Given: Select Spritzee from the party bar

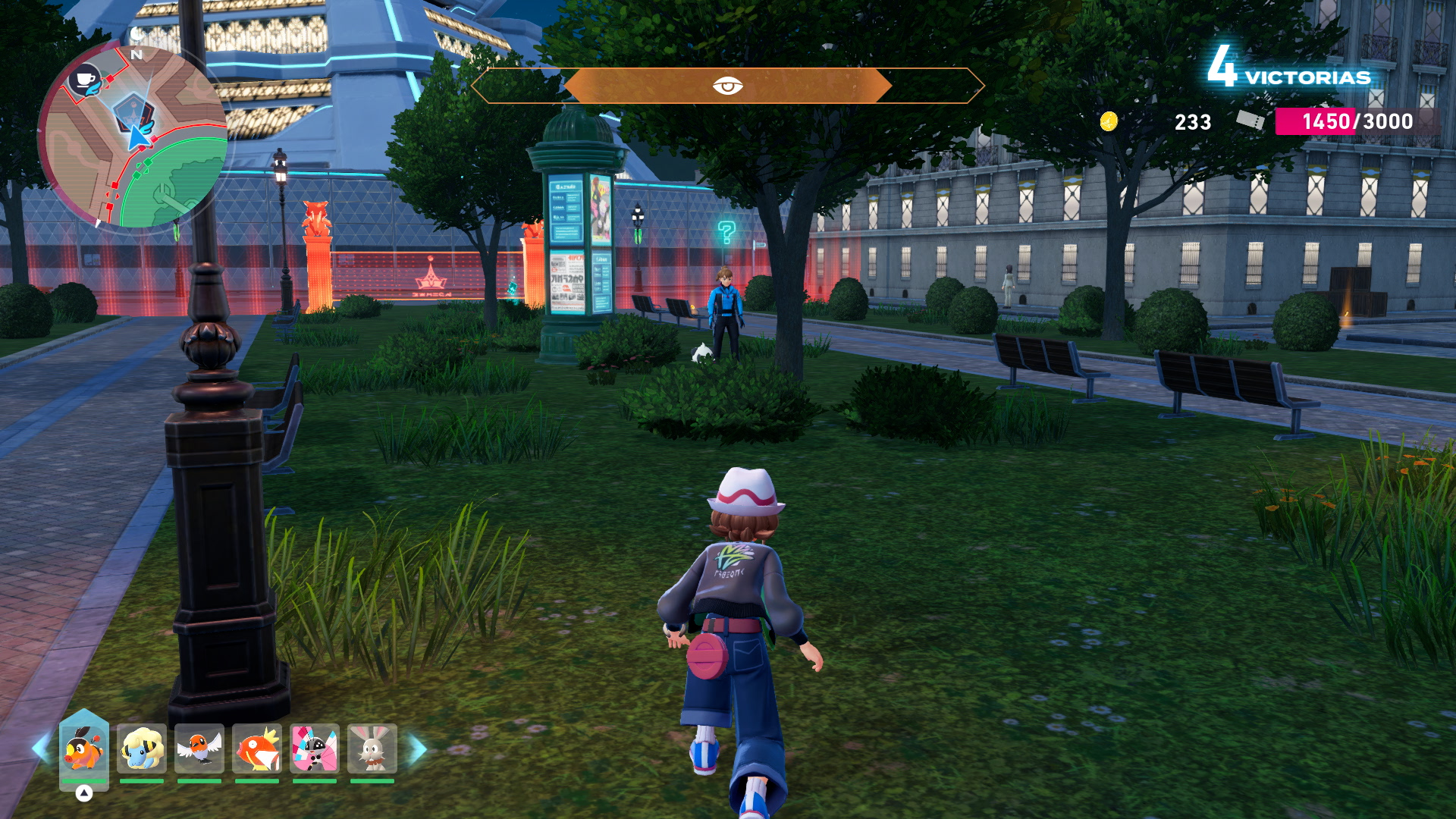Looking at the screenshot, I should 315,748.
